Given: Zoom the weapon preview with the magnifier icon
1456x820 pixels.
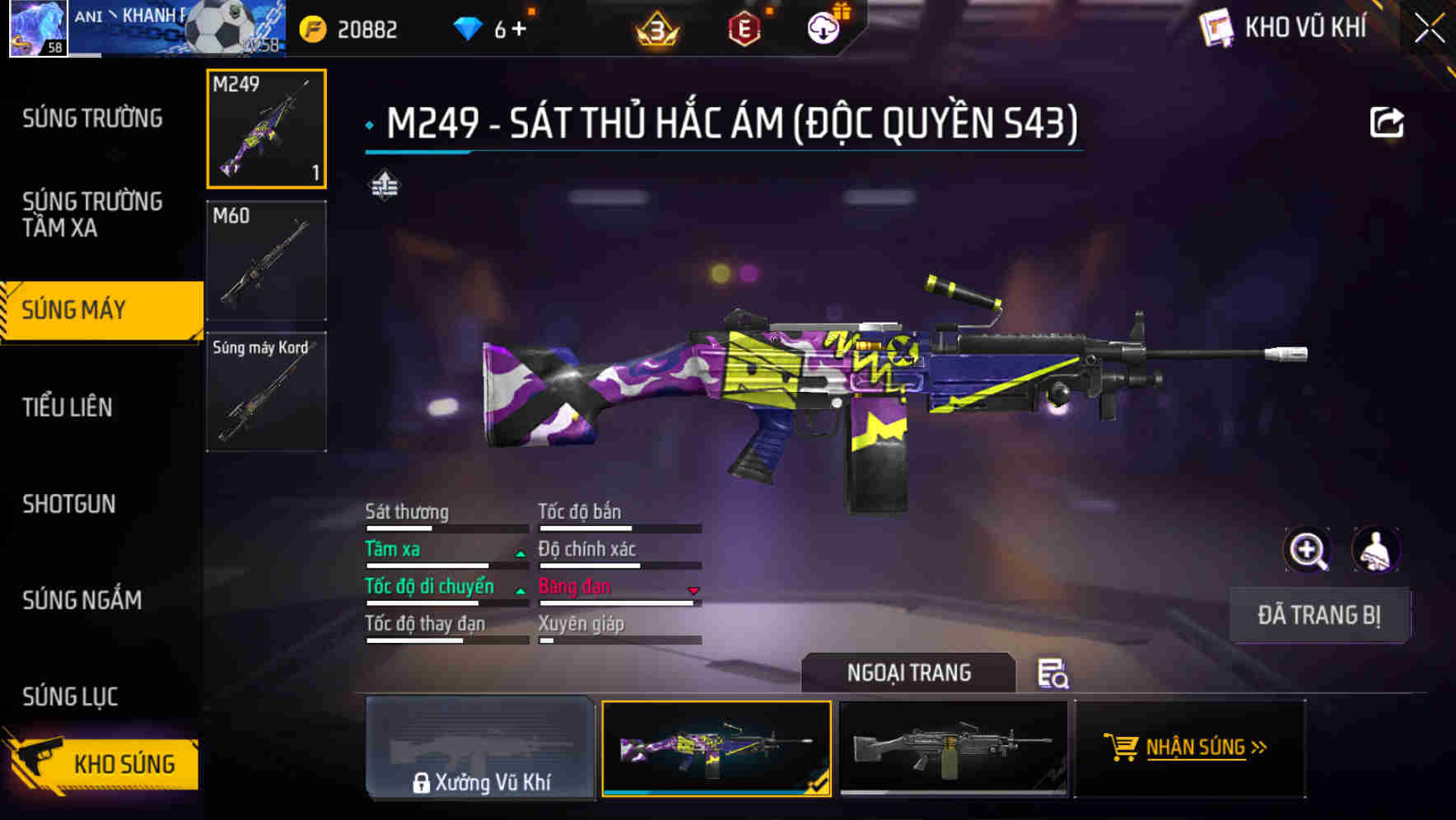Looking at the screenshot, I should pos(1306,549).
